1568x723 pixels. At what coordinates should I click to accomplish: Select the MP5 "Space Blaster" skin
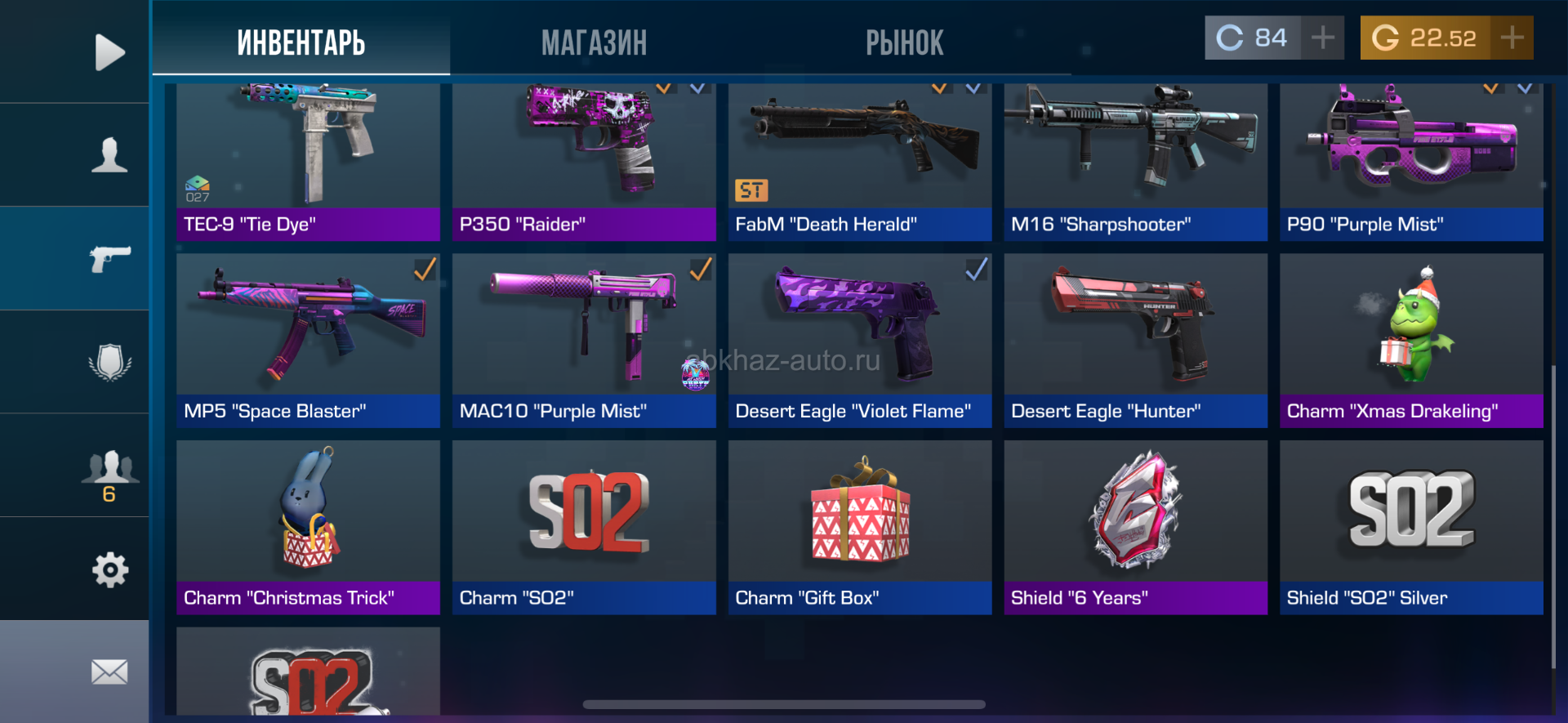(308, 341)
